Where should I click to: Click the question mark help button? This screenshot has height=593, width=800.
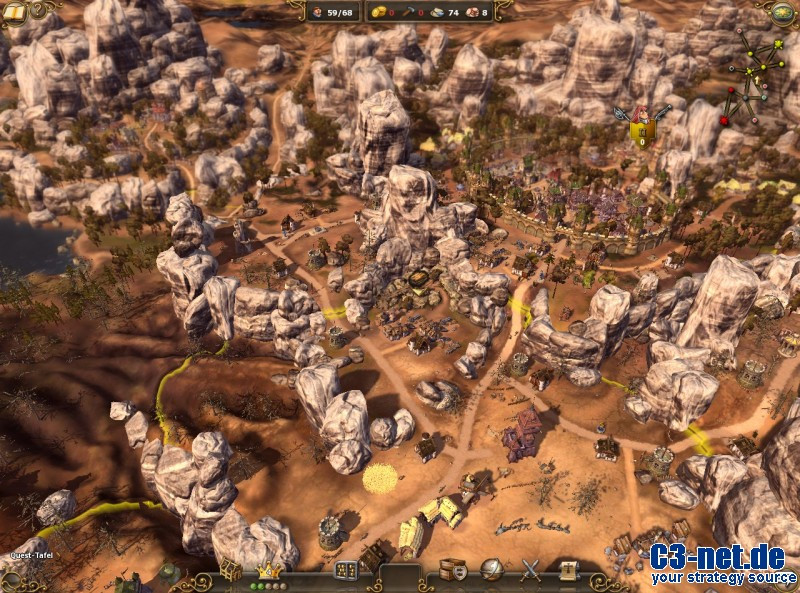pyautogui.click(x=40, y=9)
